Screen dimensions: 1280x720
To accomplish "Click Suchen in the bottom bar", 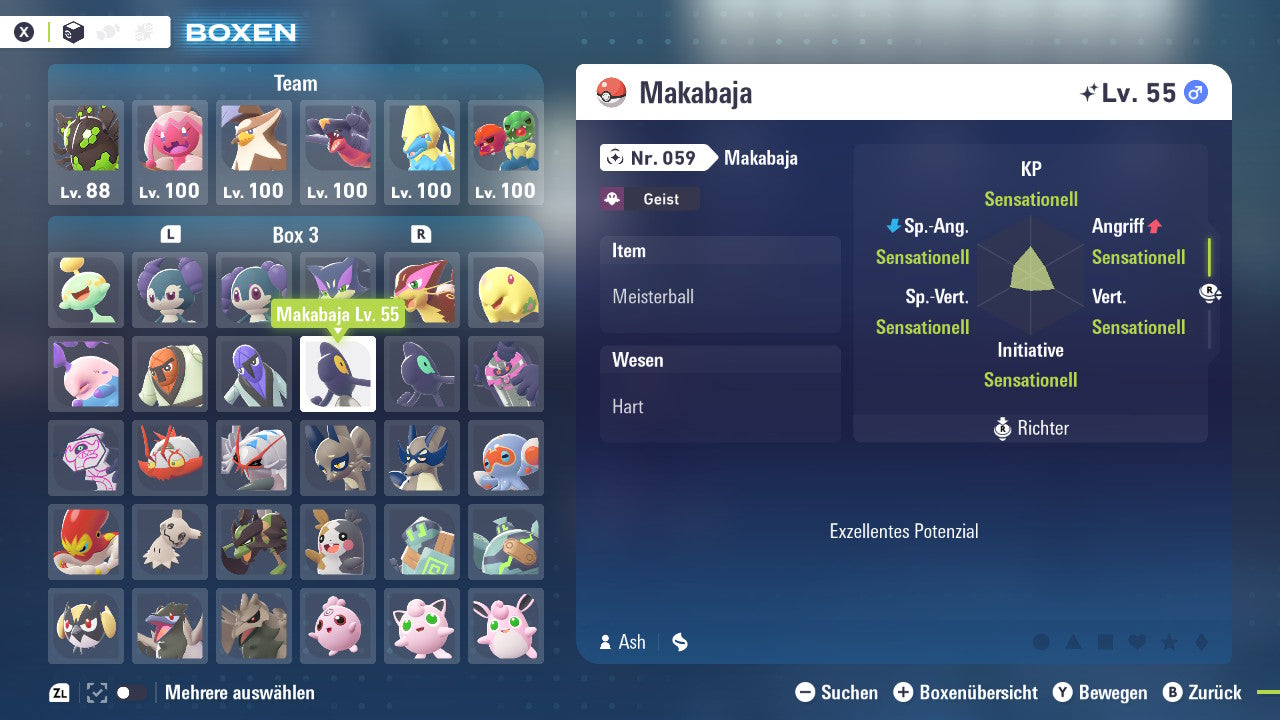I will click(846, 692).
